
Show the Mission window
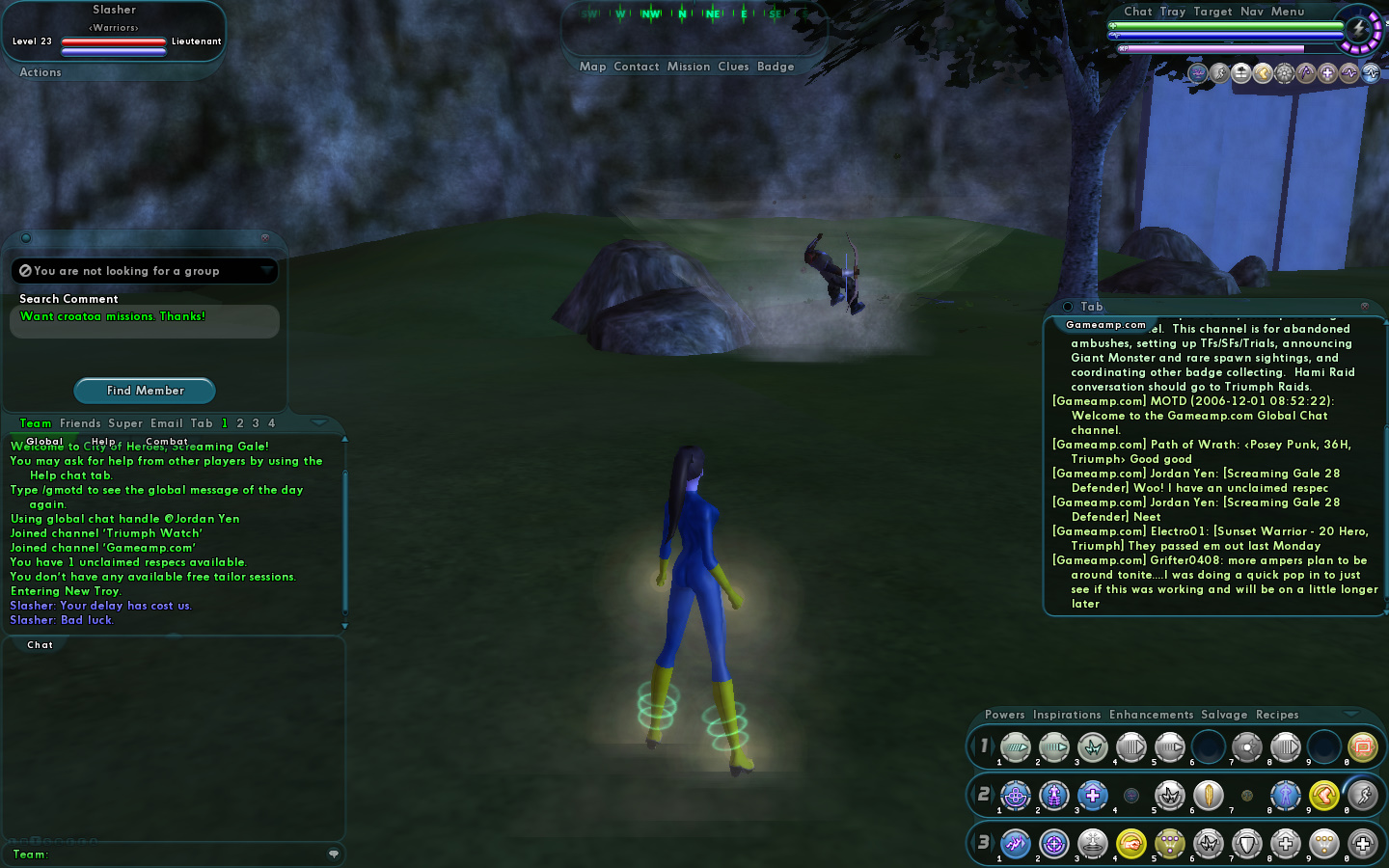pos(688,67)
